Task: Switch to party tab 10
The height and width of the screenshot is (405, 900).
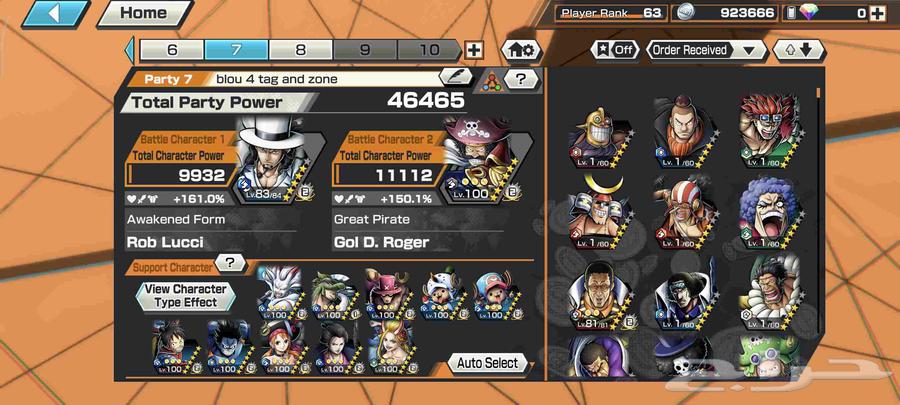Action: (429, 49)
